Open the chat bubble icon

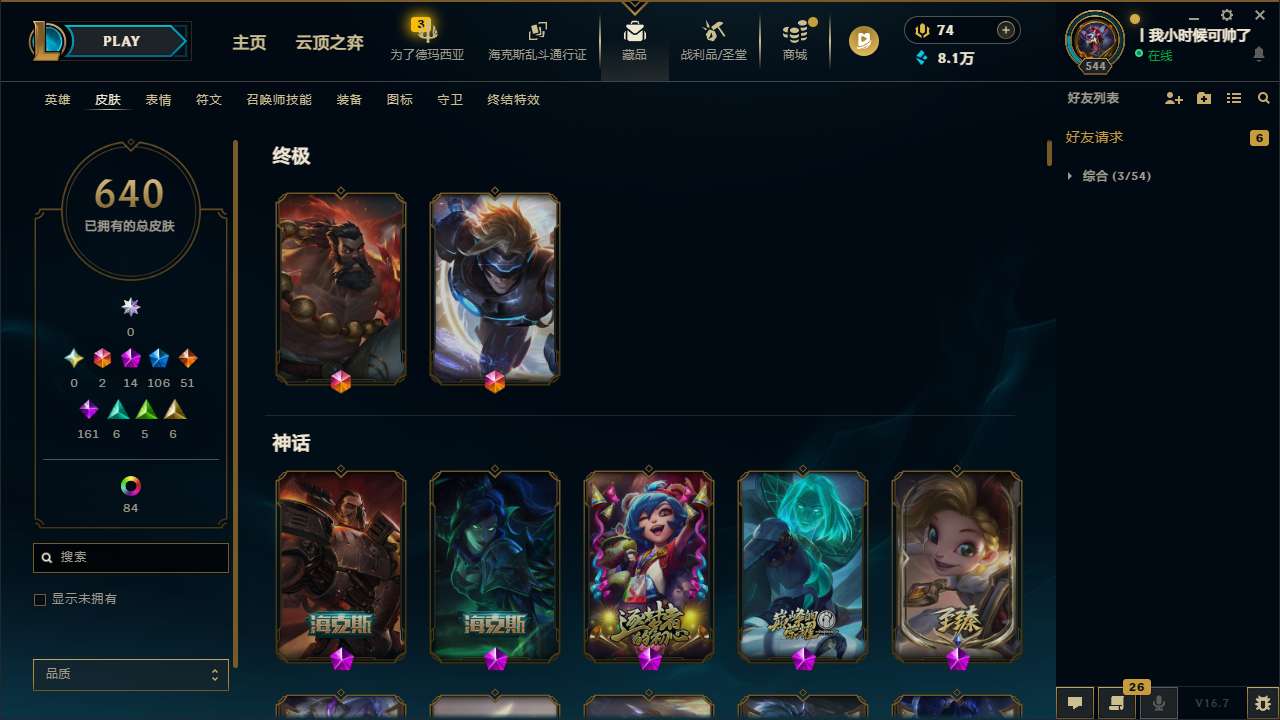pos(1075,703)
